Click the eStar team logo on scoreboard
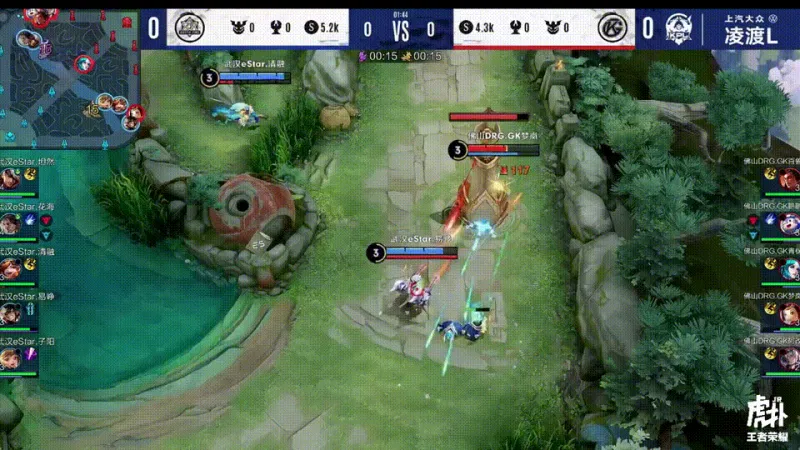The image size is (800, 450). 186,28
